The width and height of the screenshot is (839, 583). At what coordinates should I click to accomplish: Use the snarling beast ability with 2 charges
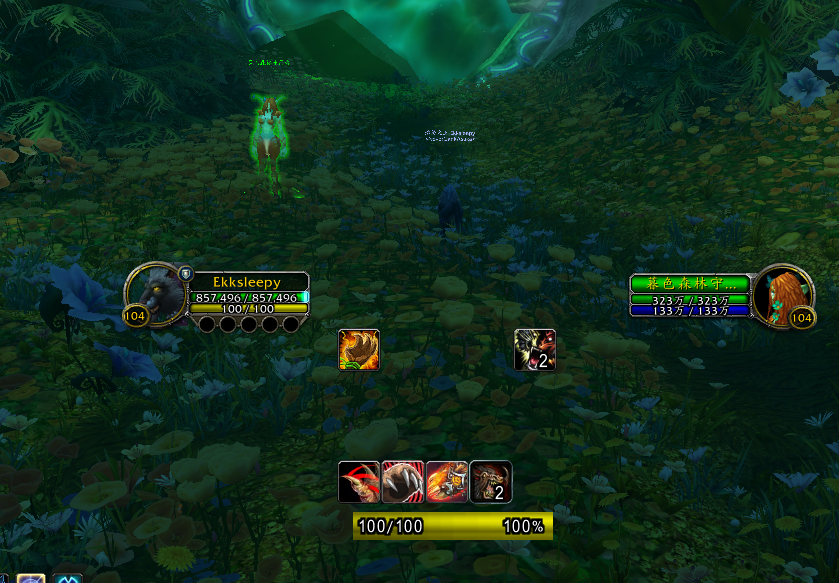(x=491, y=481)
